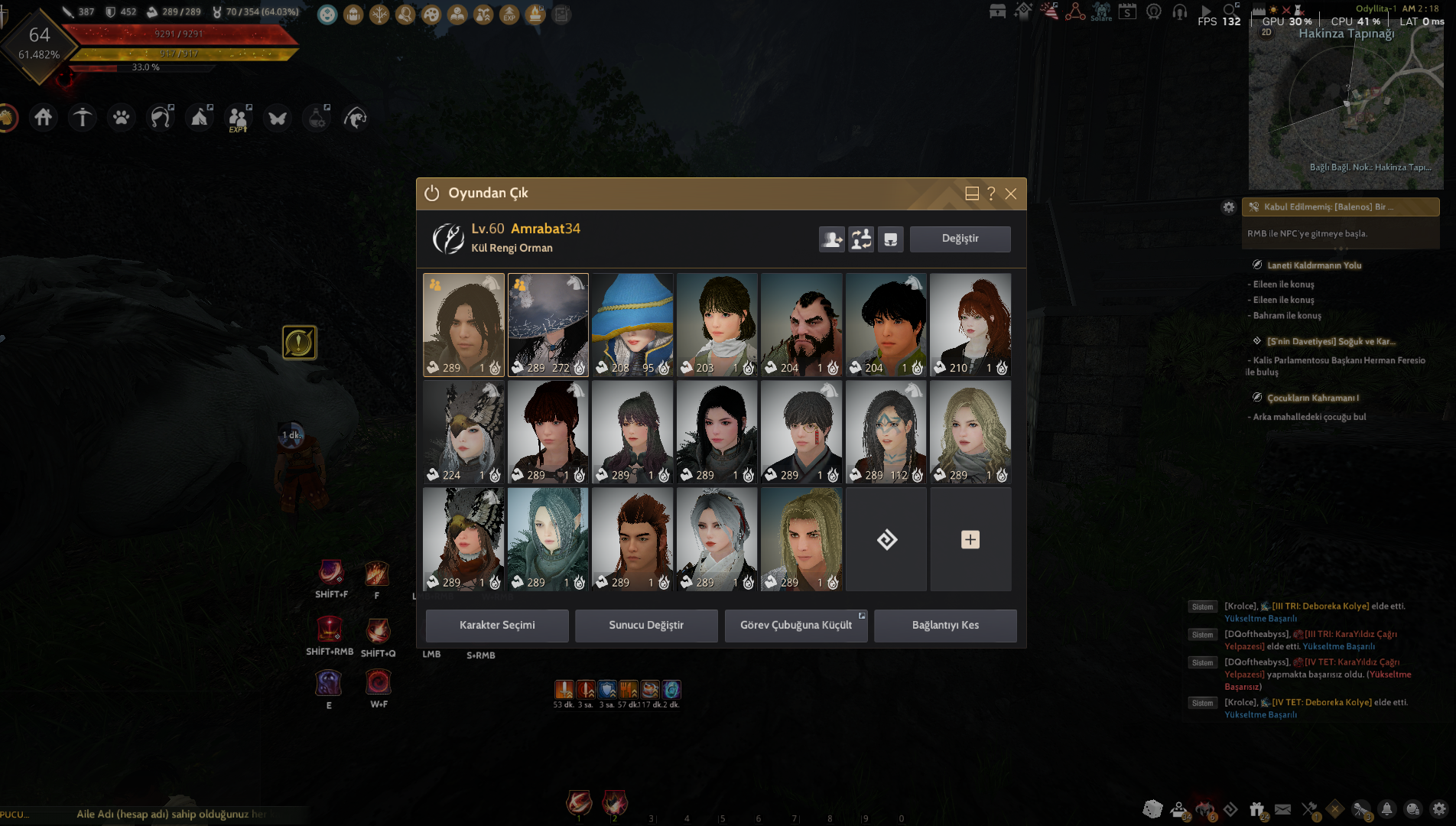Choose Sunucu Değiştir to change server
The image size is (1456, 826).
click(646, 626)
